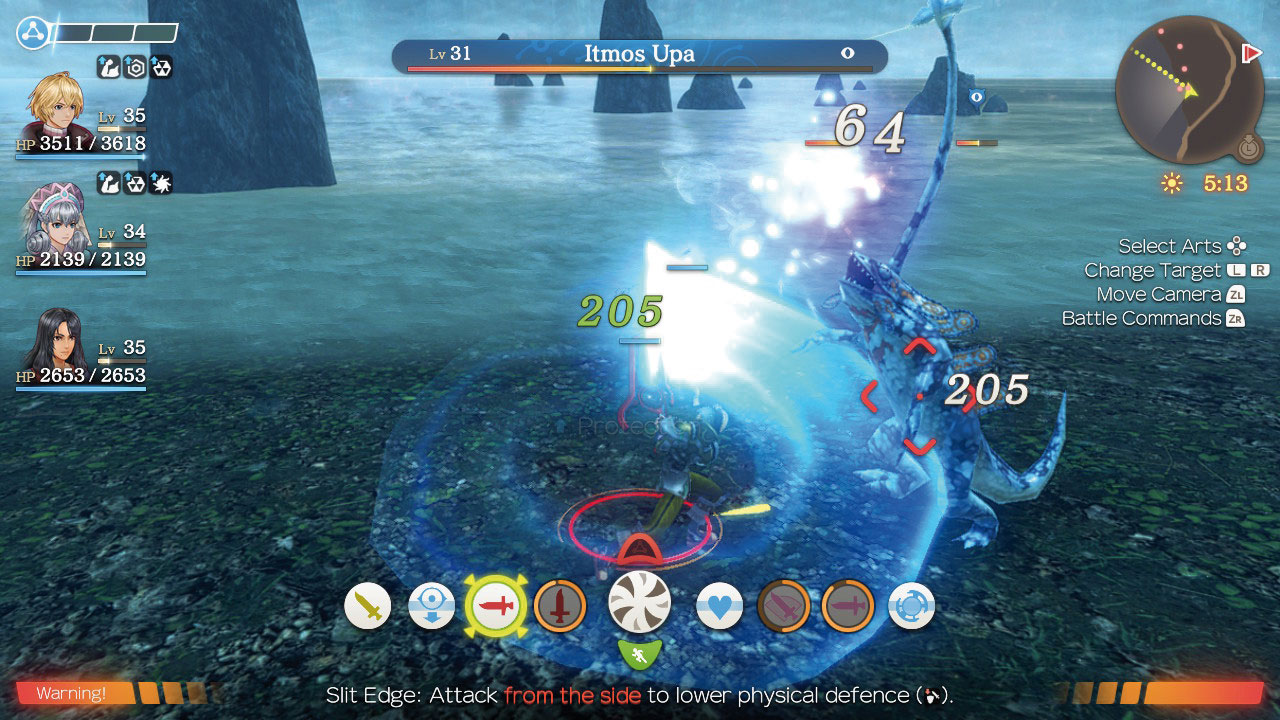Use the blue heart healing art
The width and height of the screenshot is (1280, 720).
click(719, 606)
